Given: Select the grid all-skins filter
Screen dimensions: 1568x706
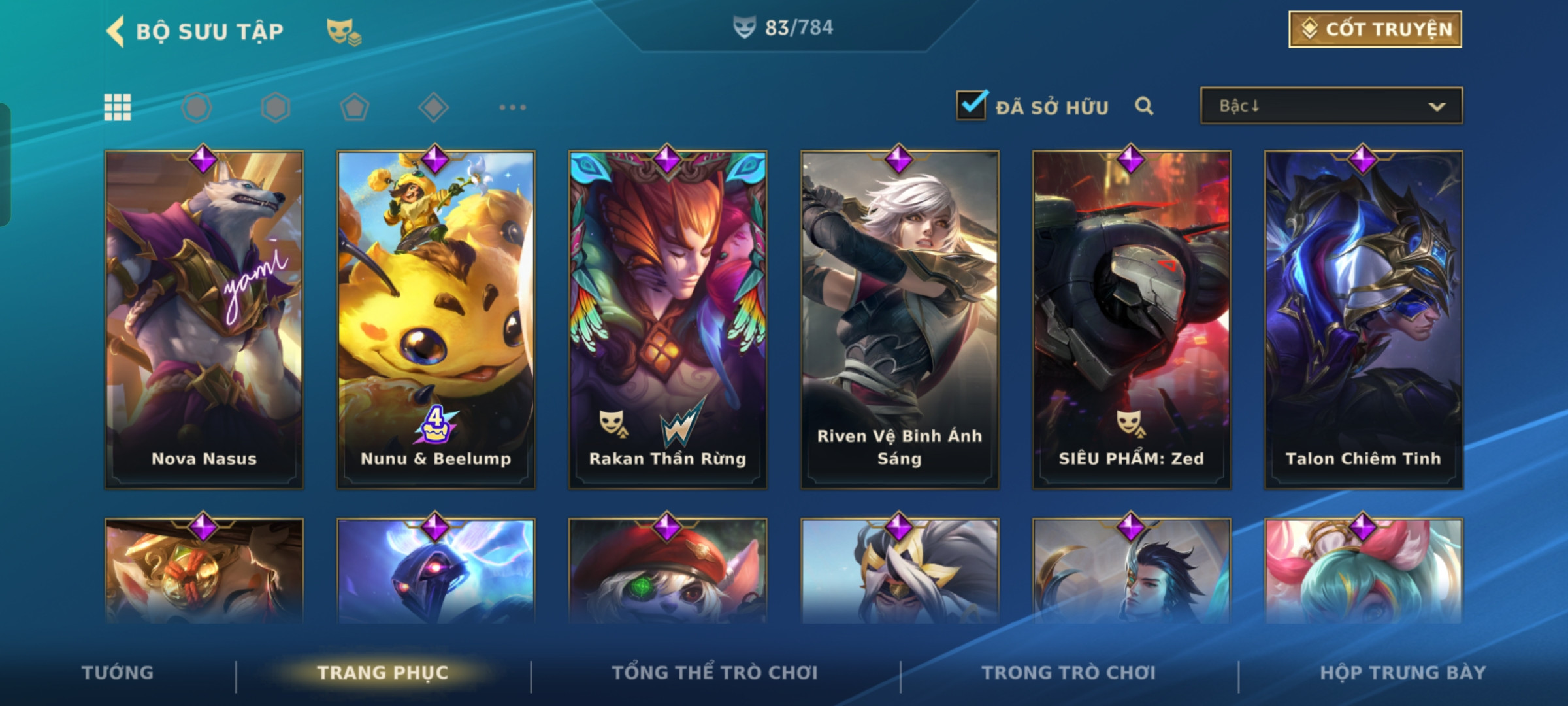Looking at the screenshot, I should [x=118, y=107].
